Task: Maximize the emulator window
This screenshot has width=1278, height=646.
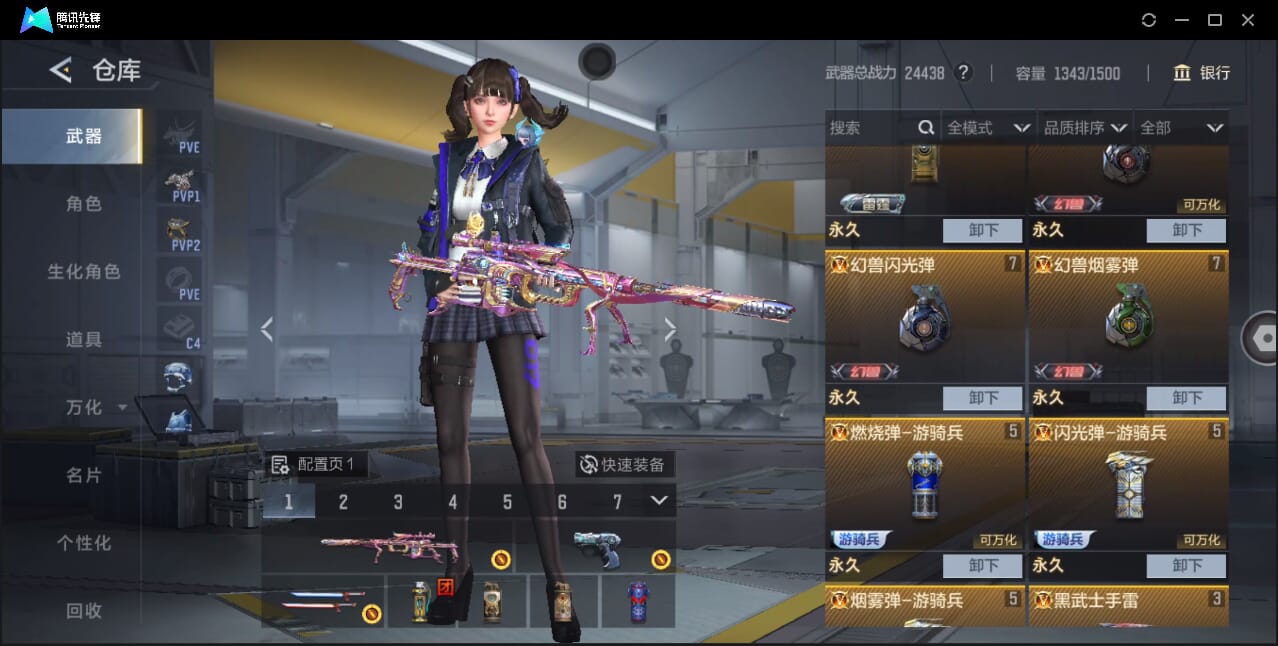Action: (x=1214, y=20)
